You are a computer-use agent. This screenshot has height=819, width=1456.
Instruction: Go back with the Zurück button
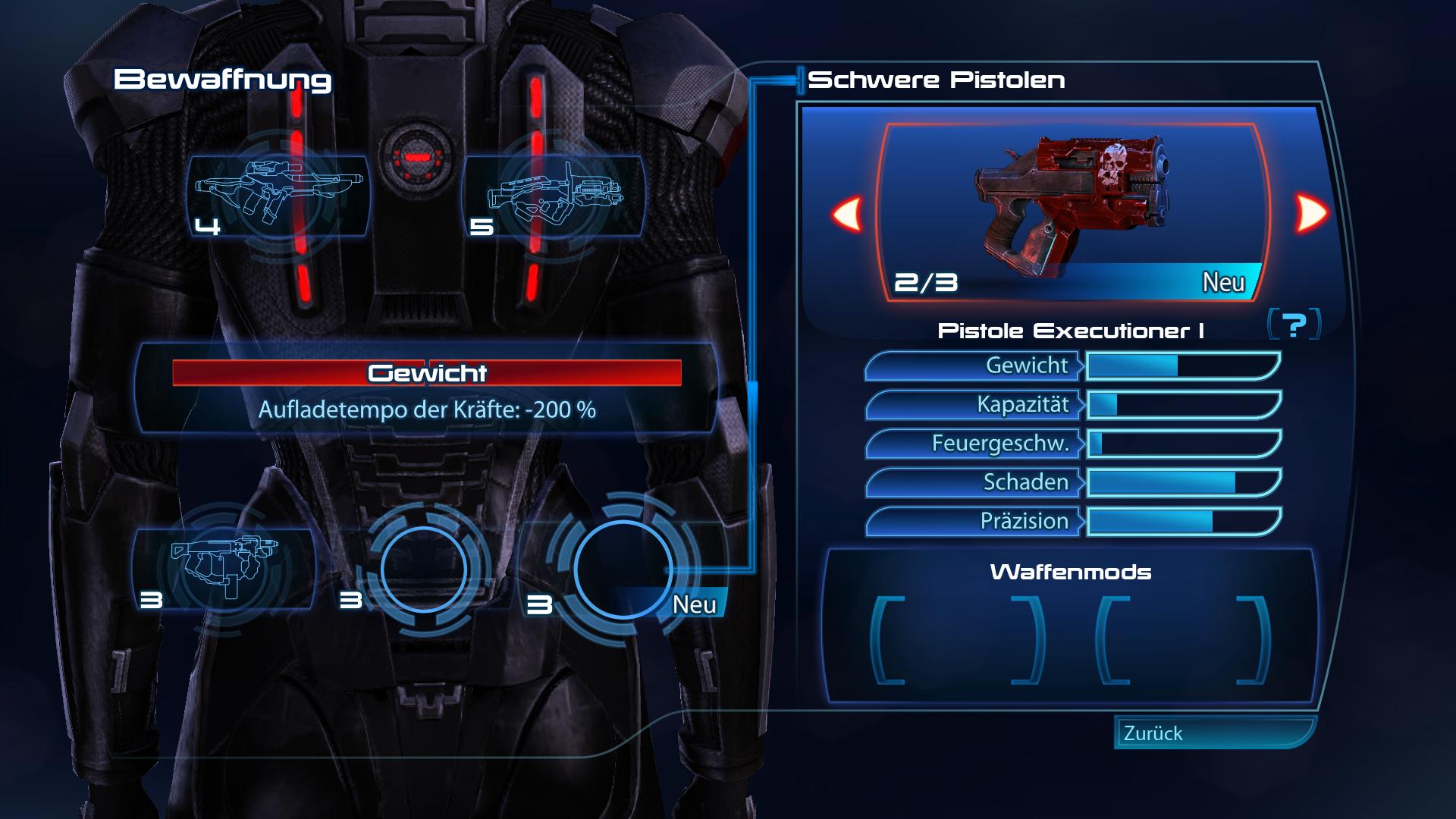[x=1213, y=733]
